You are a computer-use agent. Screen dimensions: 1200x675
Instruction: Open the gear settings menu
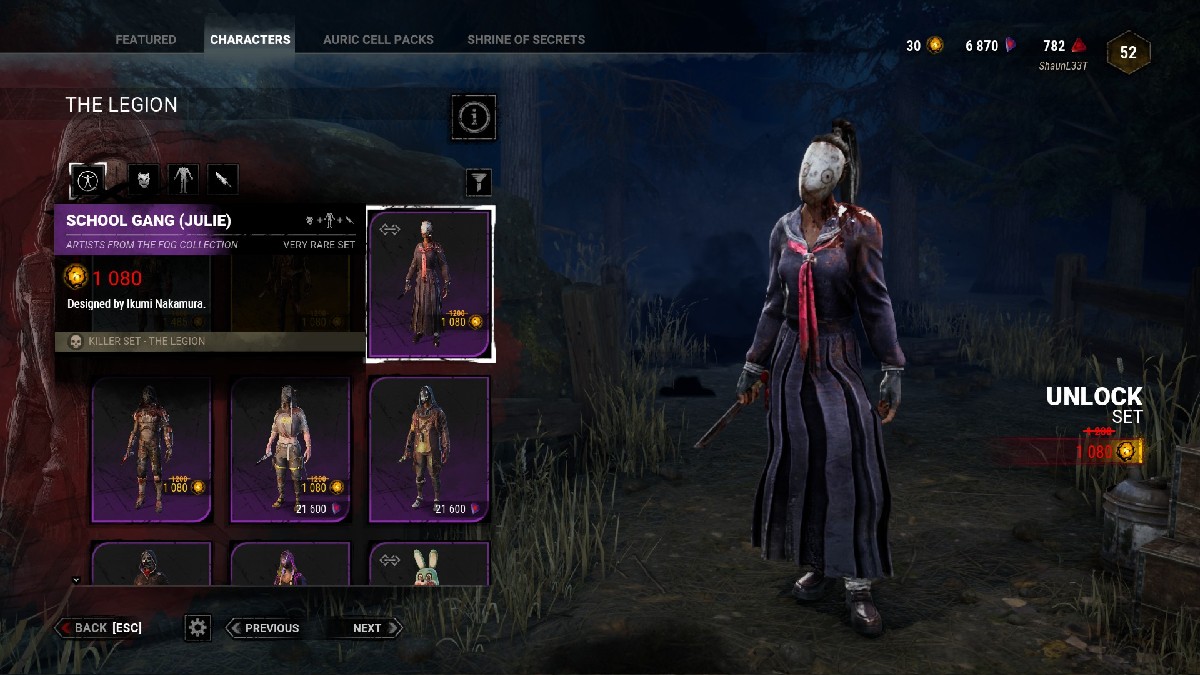(198, 628)
